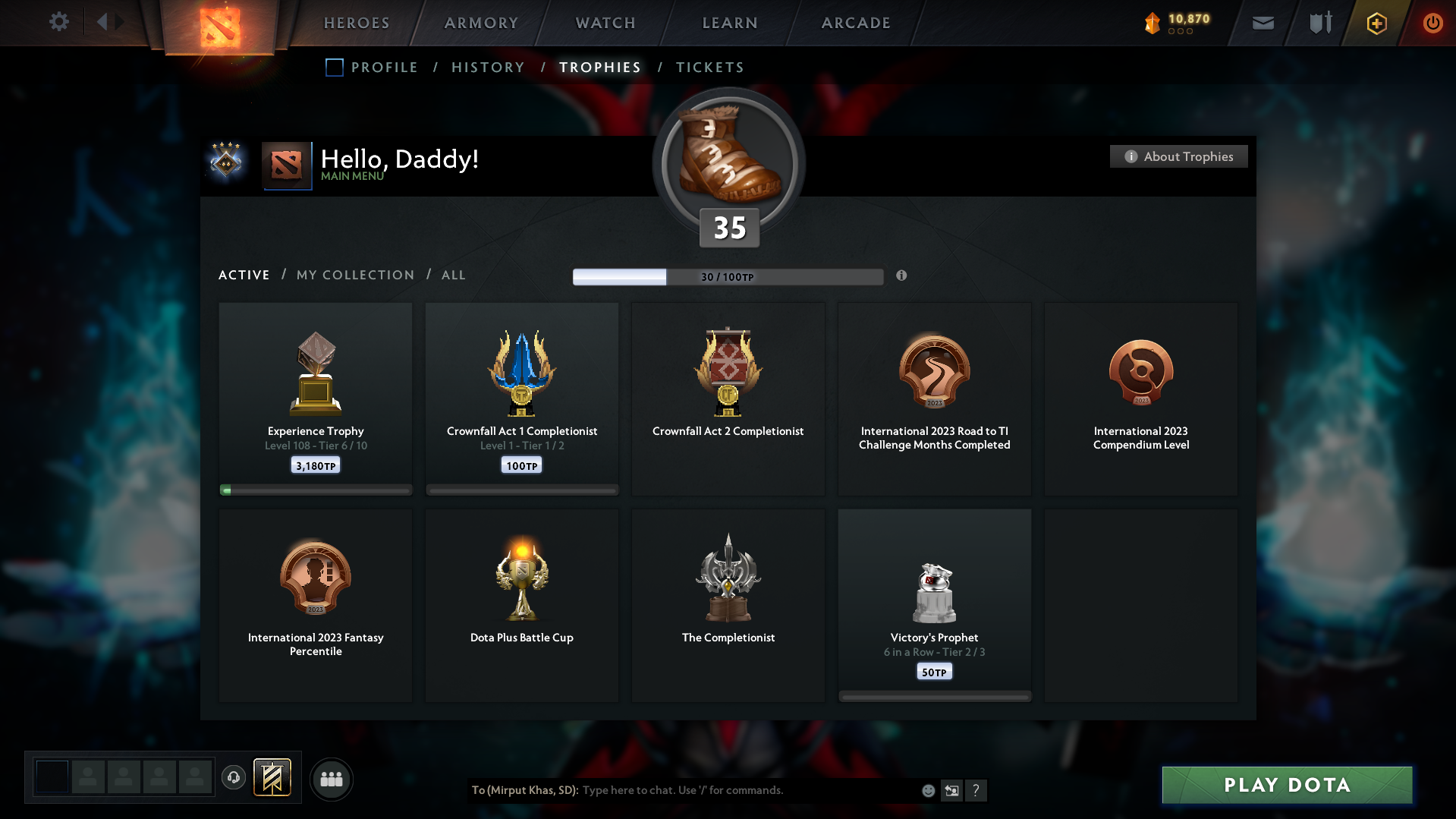The width and height of the screenshot is (1456, 819).
Task: Switch to the TICKETS tab
Action: point(709,67)
